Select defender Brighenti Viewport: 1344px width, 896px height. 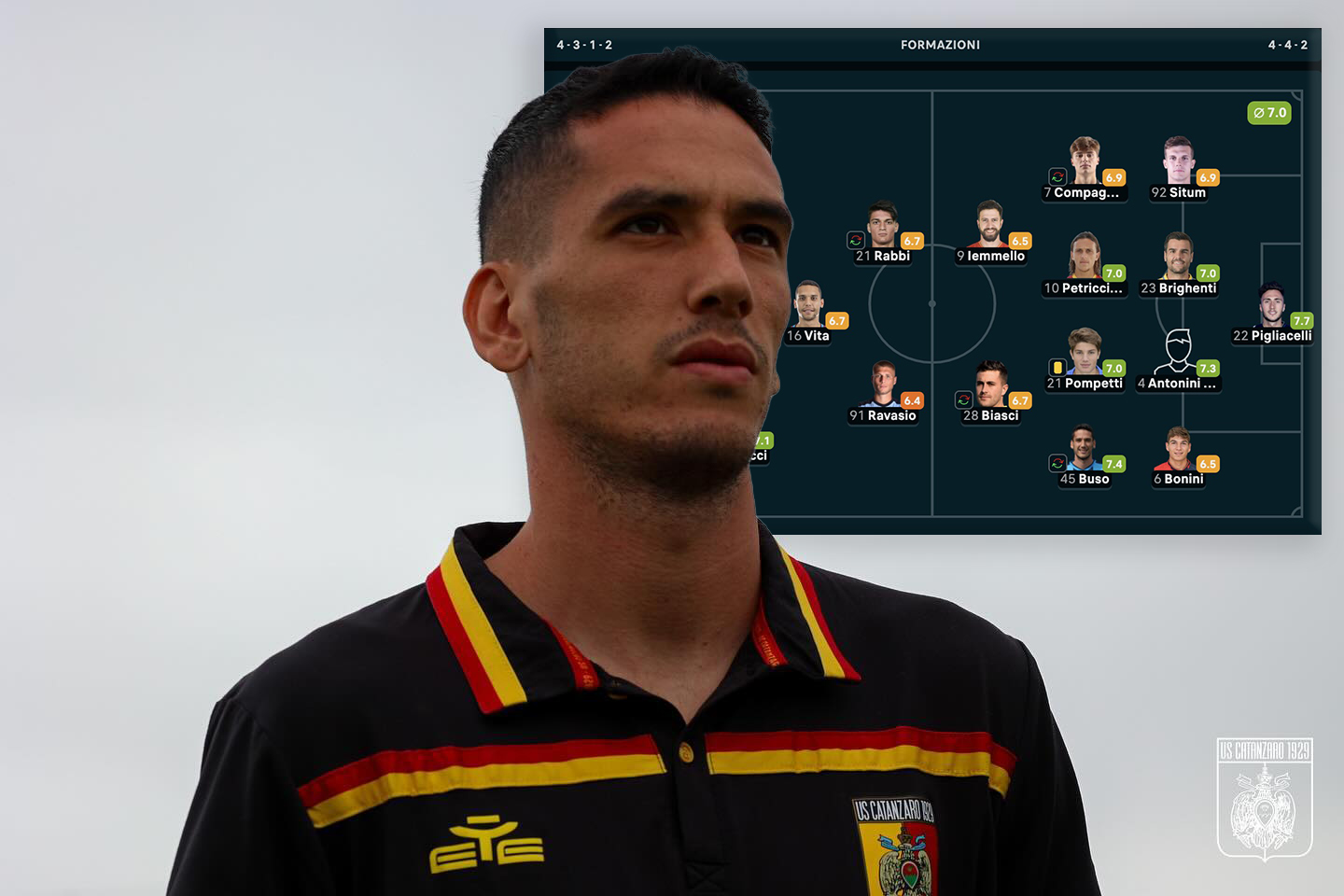tap(1179, 257)
